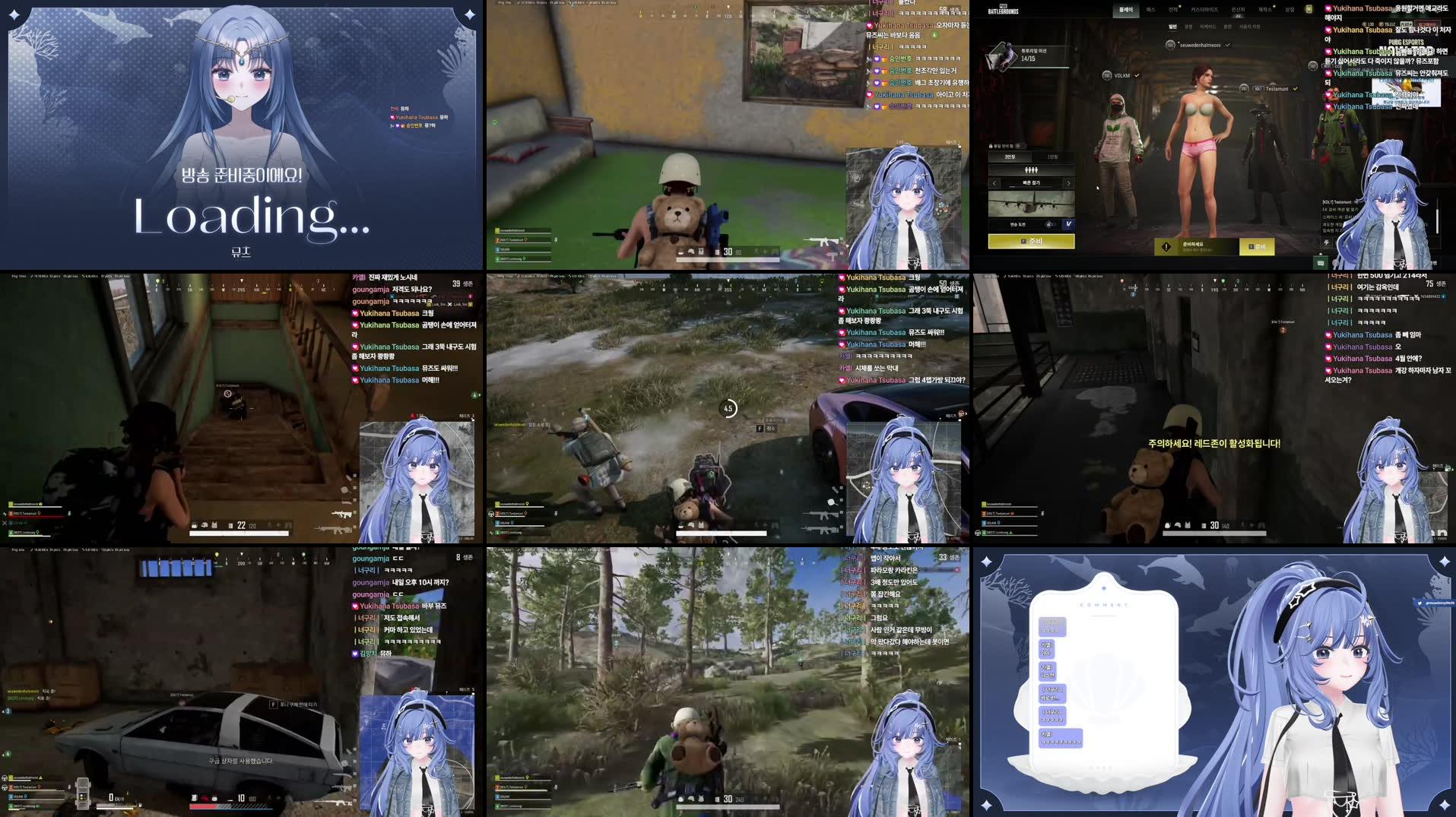The width and height of the screenshot is (1456, 817).
Task: Toggle the V checkbox next to 연승 도전
Action: point(1068,224)
